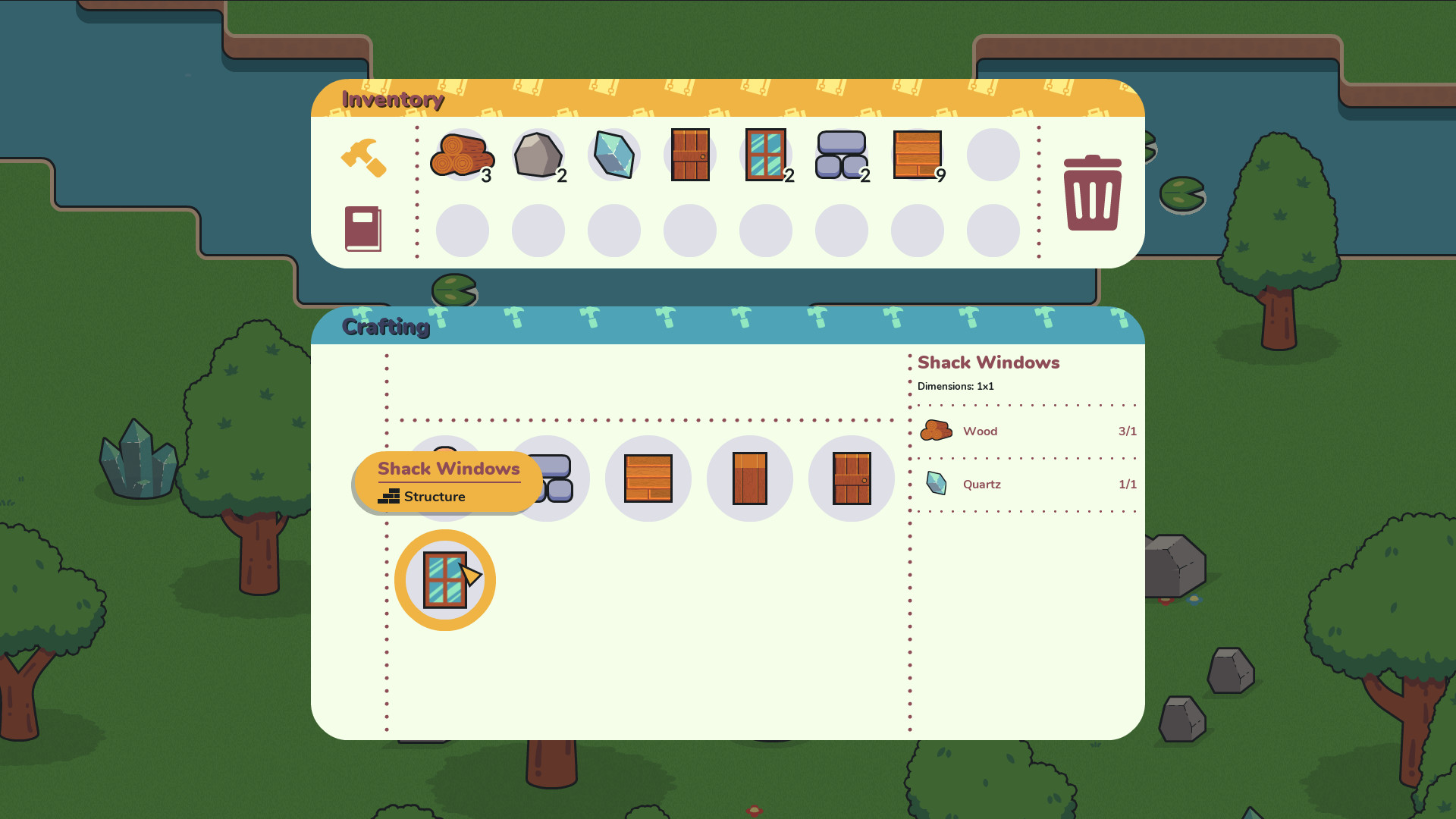
Task: Choose the stone bricks from inventory
Action: [842, 155]
